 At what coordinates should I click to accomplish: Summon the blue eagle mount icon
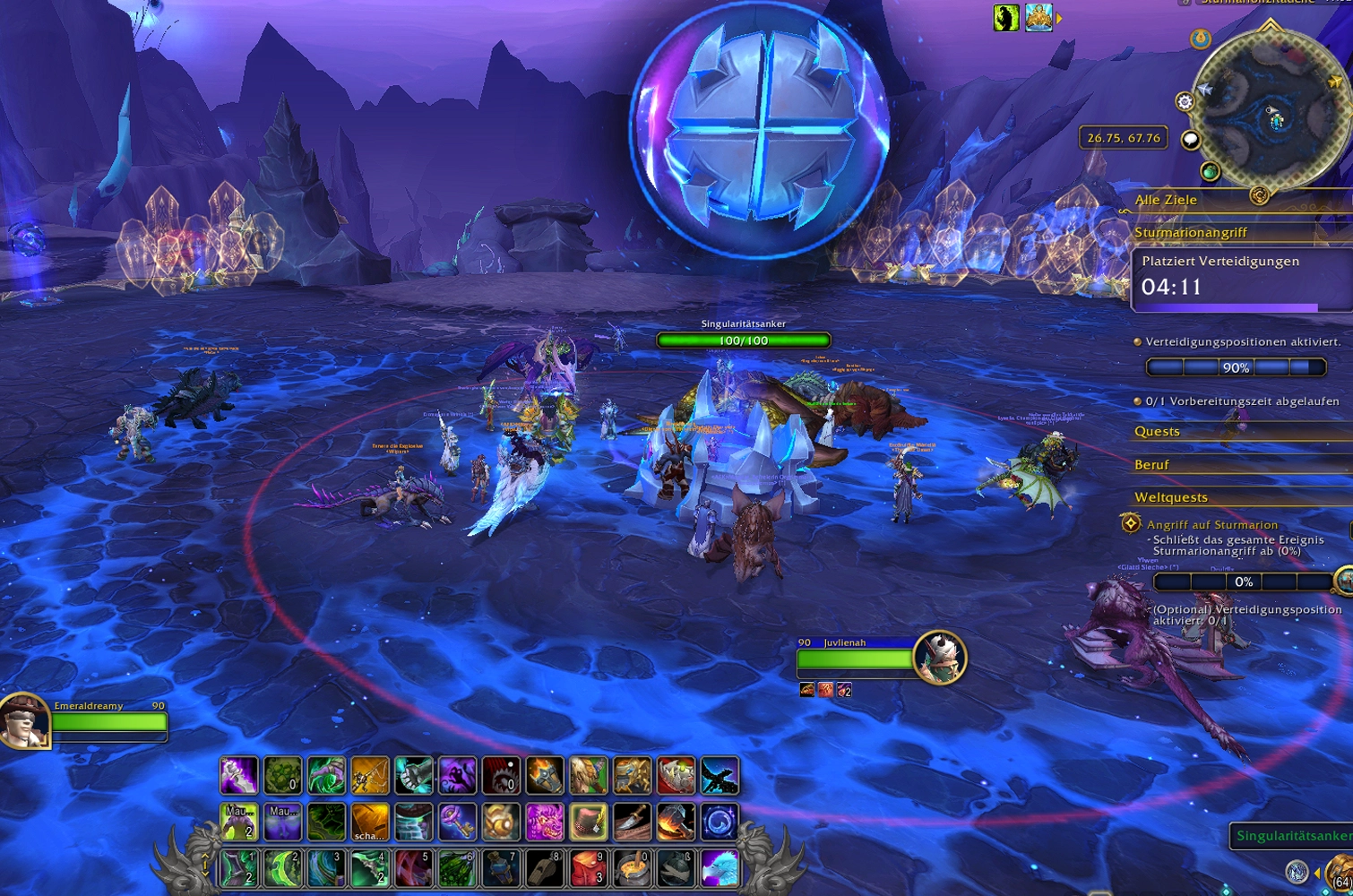[720, 868]
